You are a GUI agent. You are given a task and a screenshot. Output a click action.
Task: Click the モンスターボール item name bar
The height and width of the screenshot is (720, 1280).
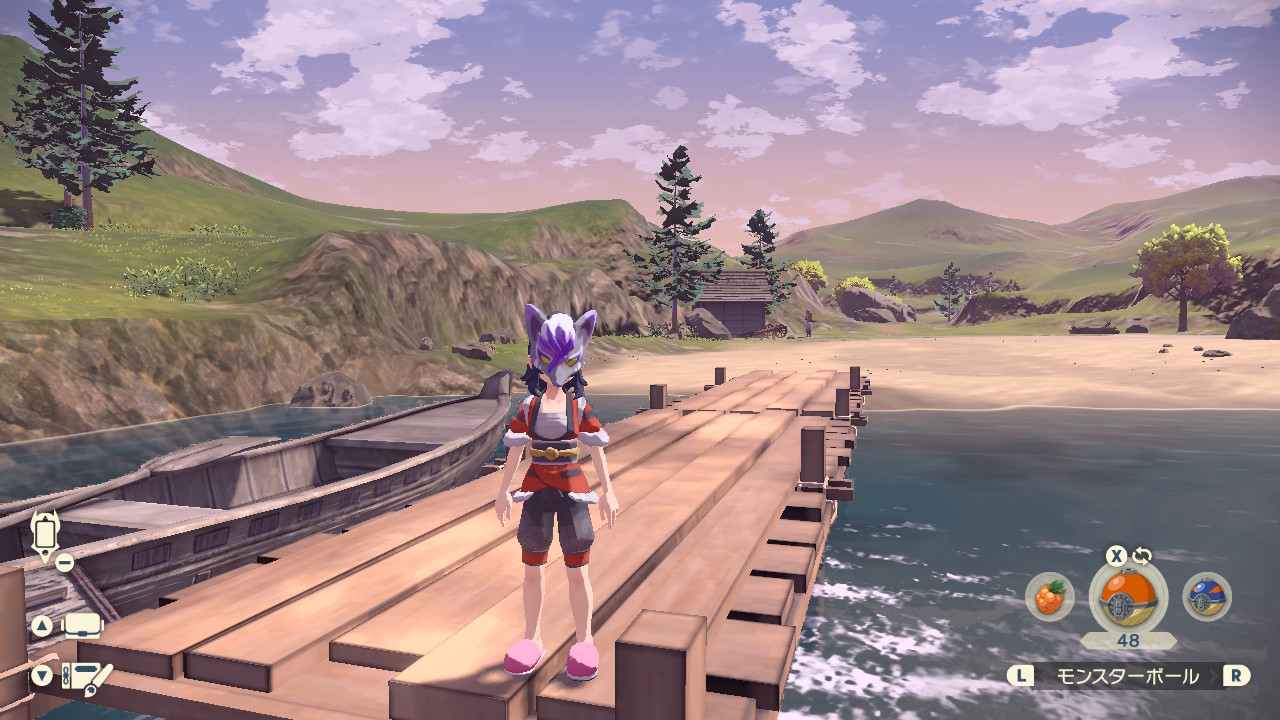click(x=1128, y=676)
